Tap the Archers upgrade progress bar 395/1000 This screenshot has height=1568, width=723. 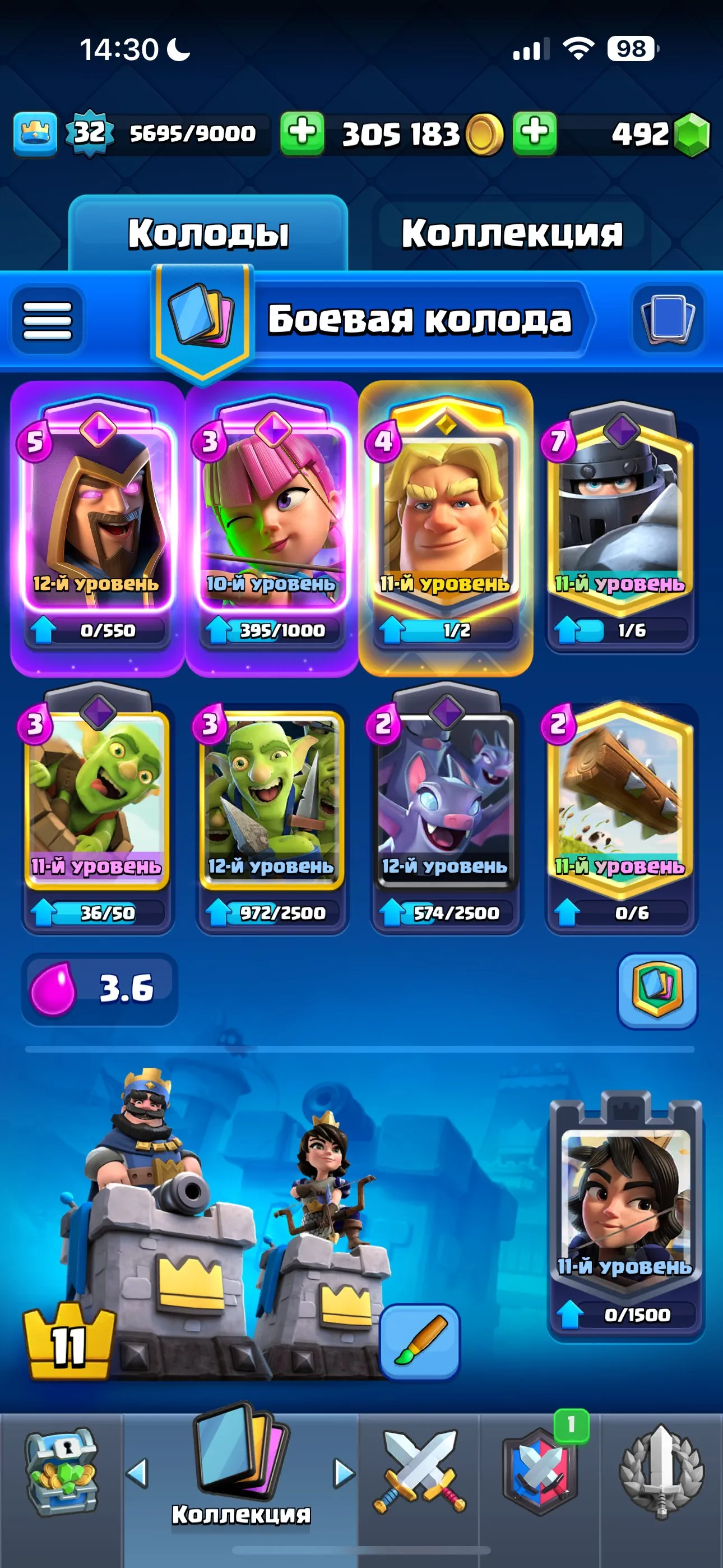pos(271,631)
